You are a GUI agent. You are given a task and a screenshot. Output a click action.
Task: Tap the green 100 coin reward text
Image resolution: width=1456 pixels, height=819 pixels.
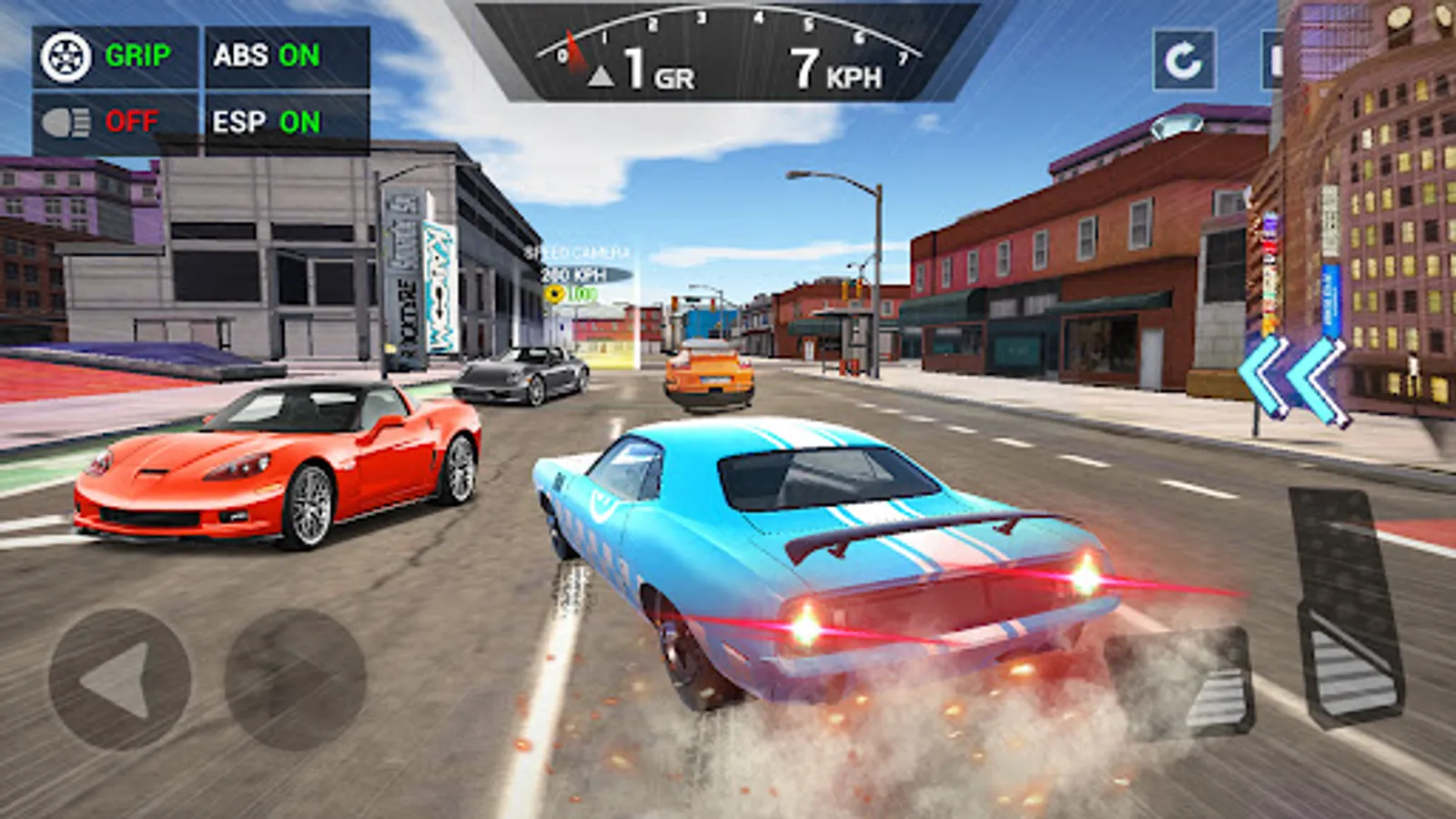point(582,293)
